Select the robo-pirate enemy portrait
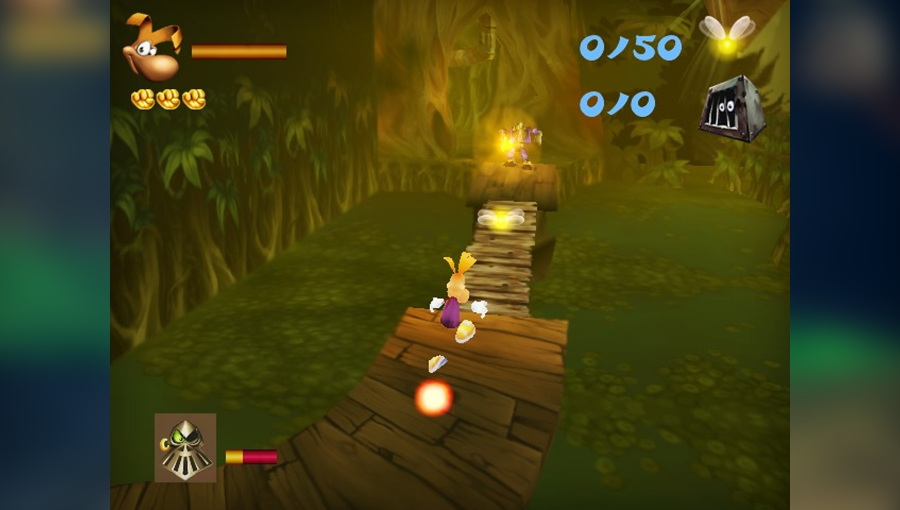The image size is (900, 510). (x=185, y=447)
